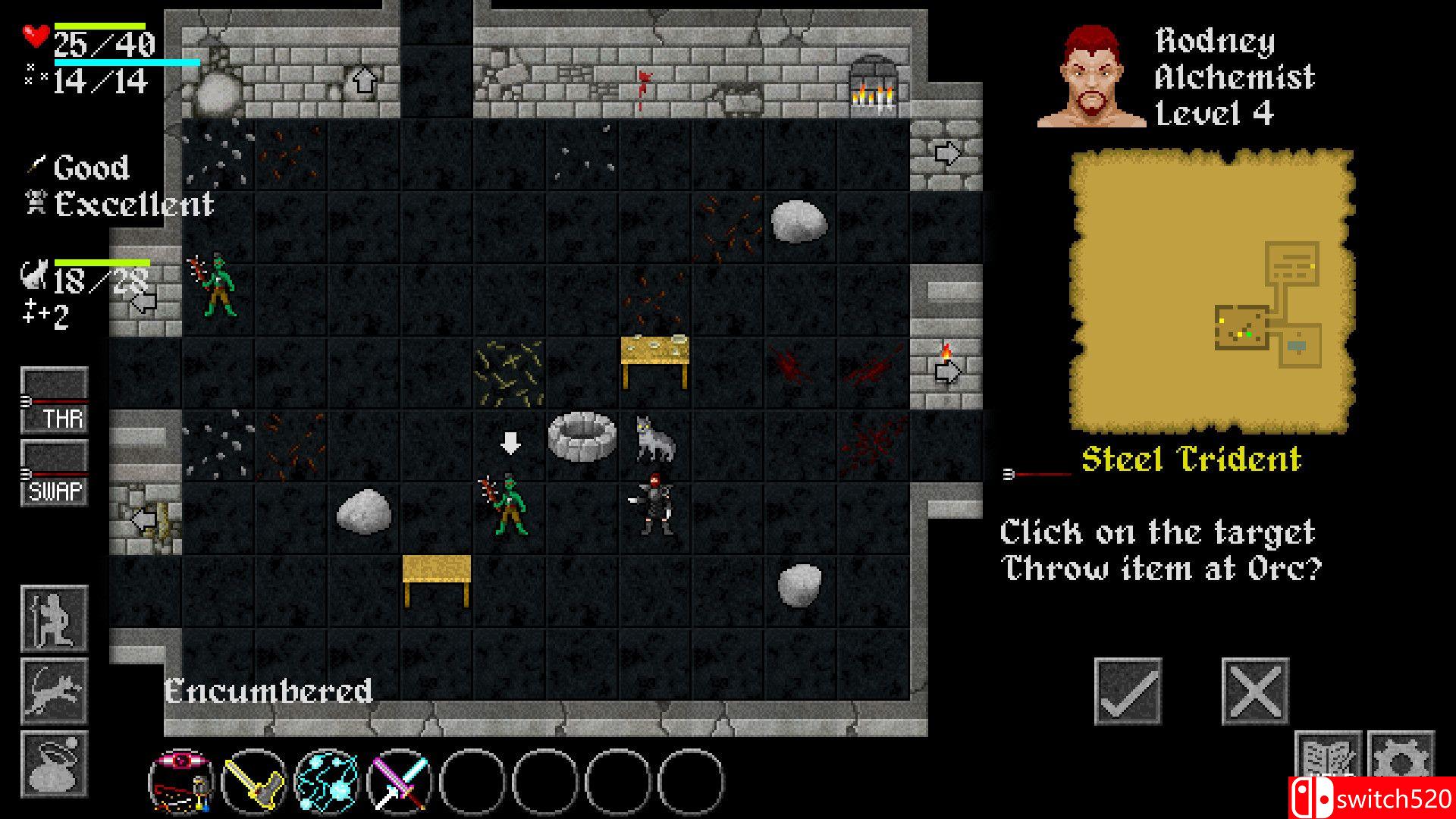Open the journal book button
The width and height of the screenshot is (1456, 819).
click(1327, 758)
